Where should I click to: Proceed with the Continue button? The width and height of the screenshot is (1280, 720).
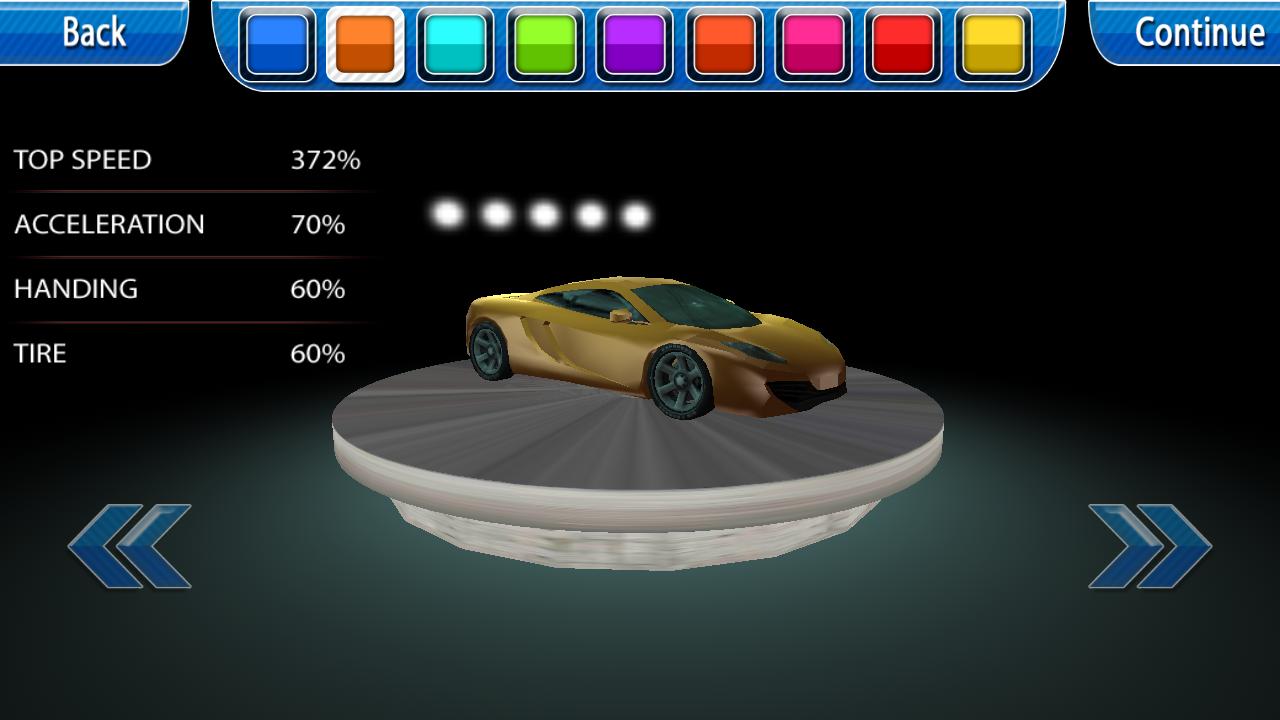click(x=1198, y=32)
